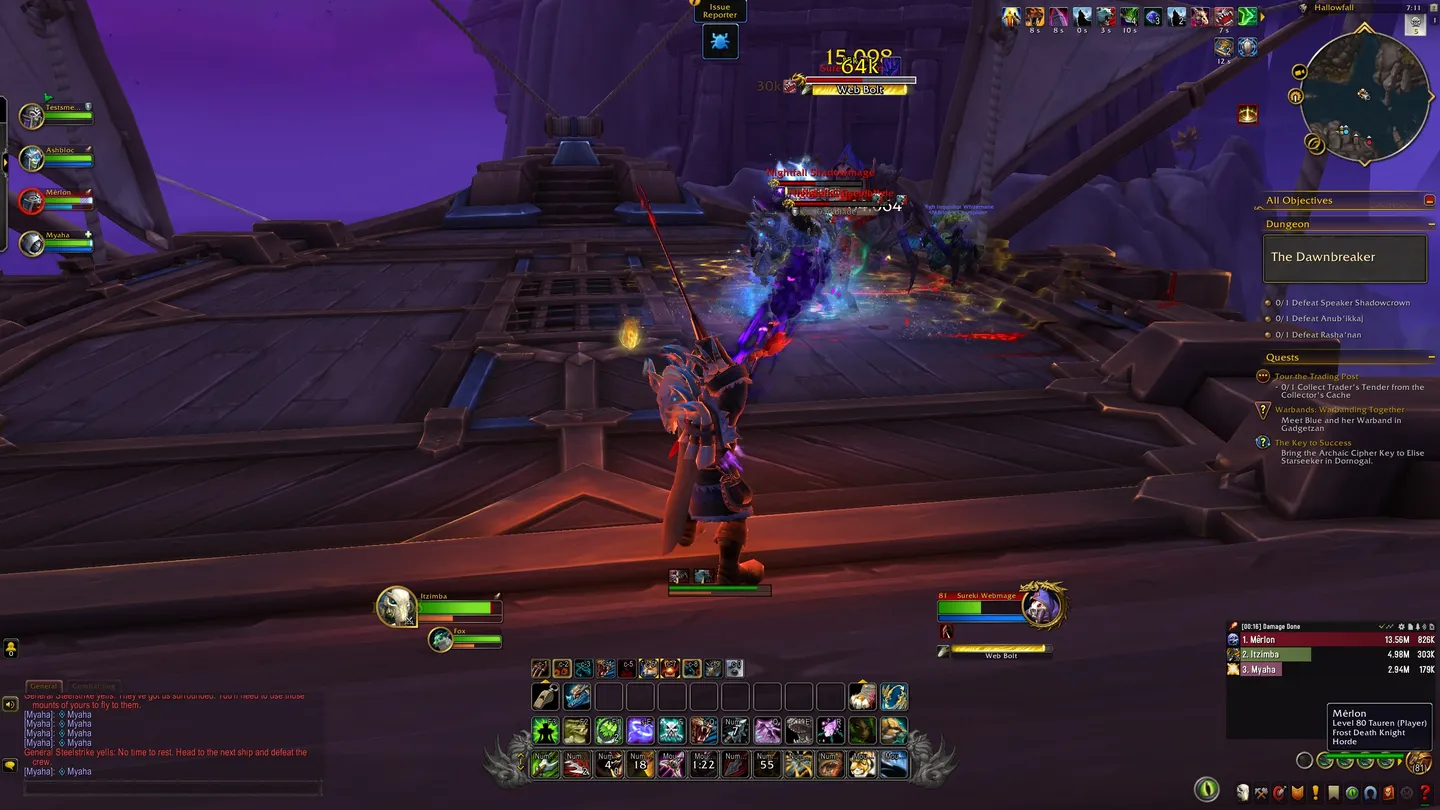Collapse the Dungeon objectives section
Screen dimensions: 1440x810
click(1432, 223)
